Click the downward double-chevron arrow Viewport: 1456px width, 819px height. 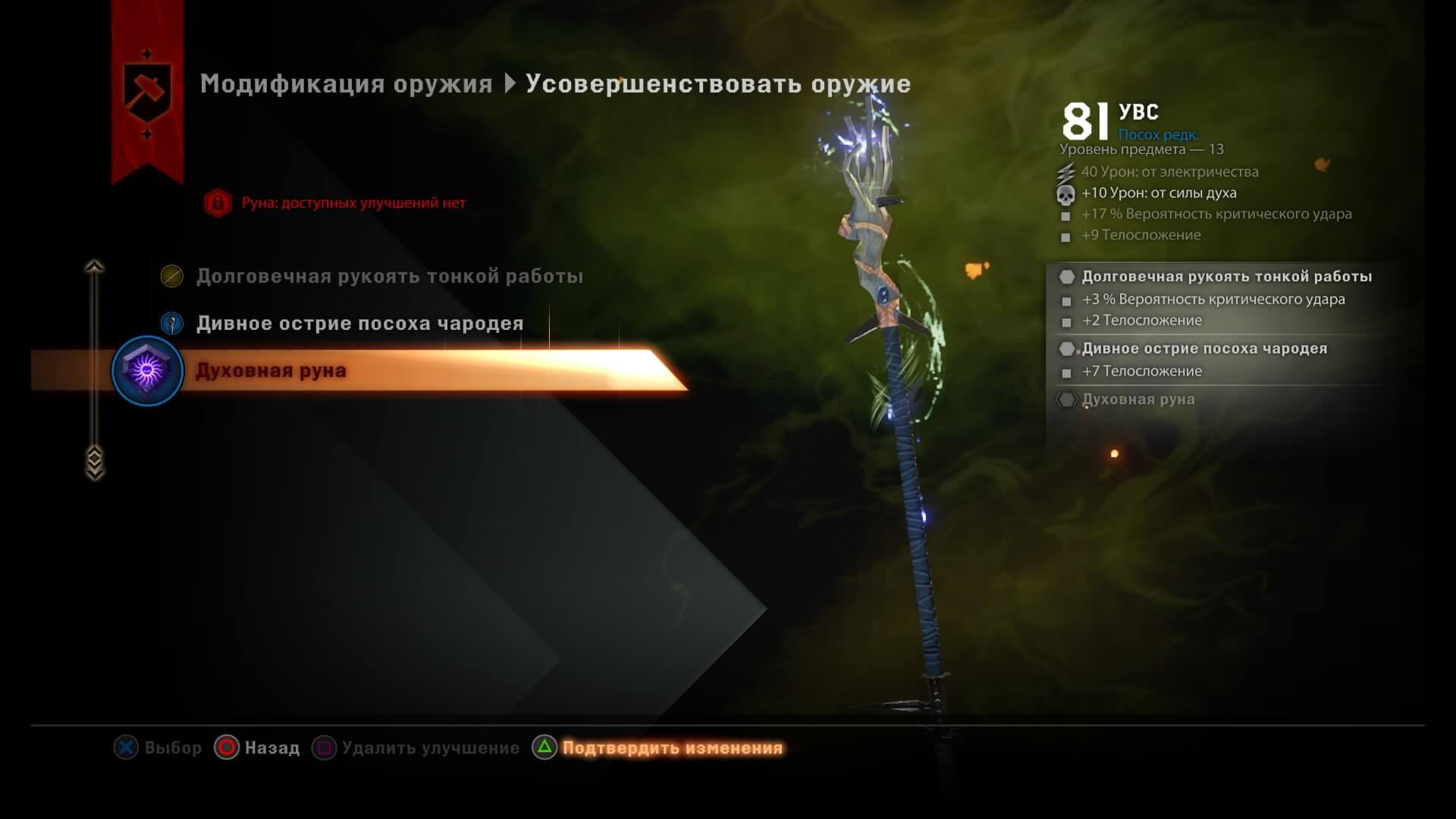(x=93, y=458)
